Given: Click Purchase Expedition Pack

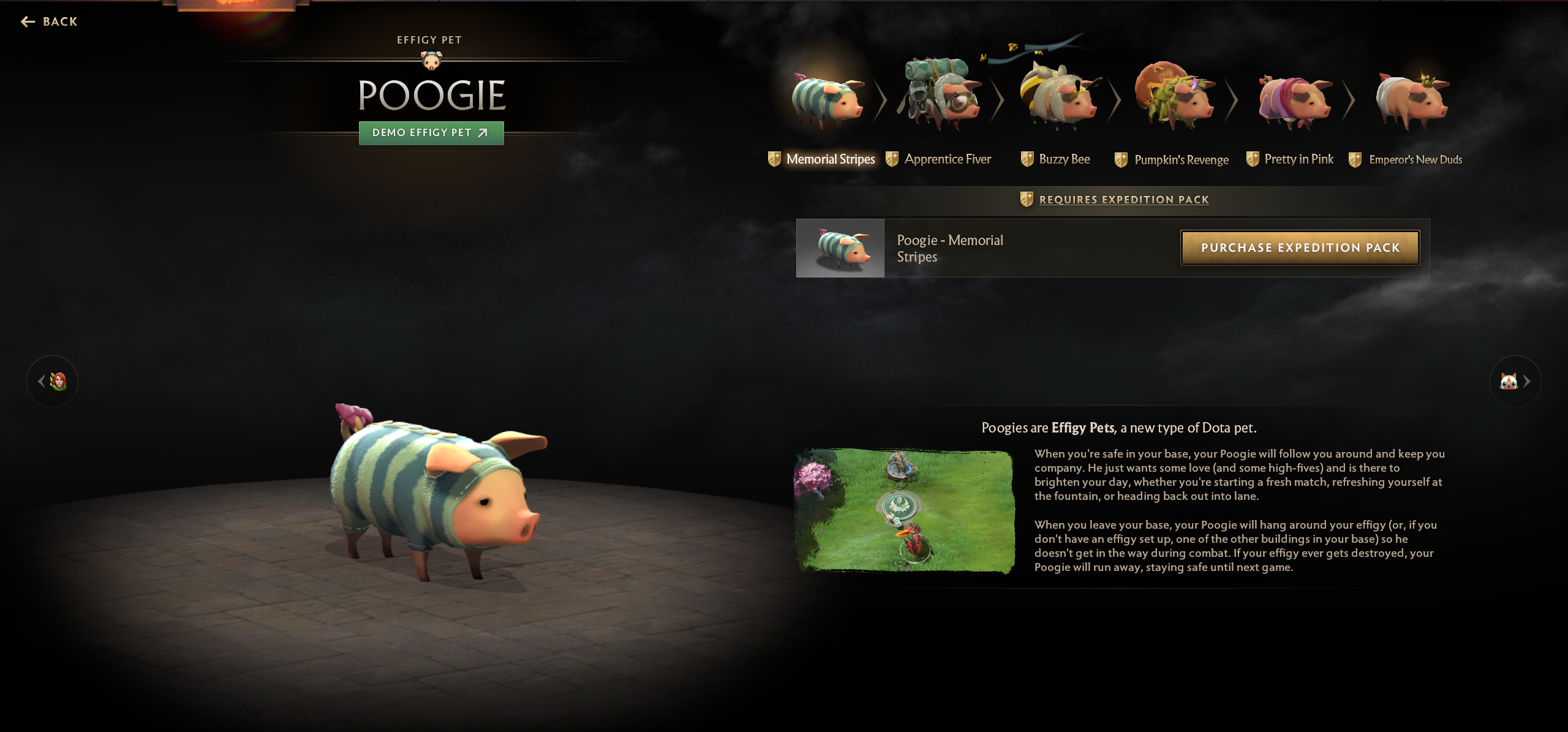Looking at the screenshot, I should [1300, 248].
